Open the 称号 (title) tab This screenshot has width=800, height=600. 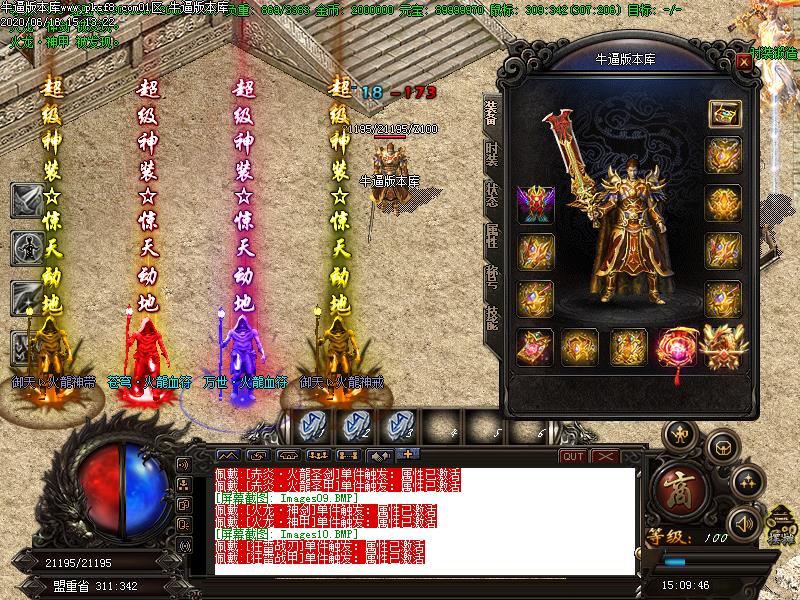coord(492,279)
